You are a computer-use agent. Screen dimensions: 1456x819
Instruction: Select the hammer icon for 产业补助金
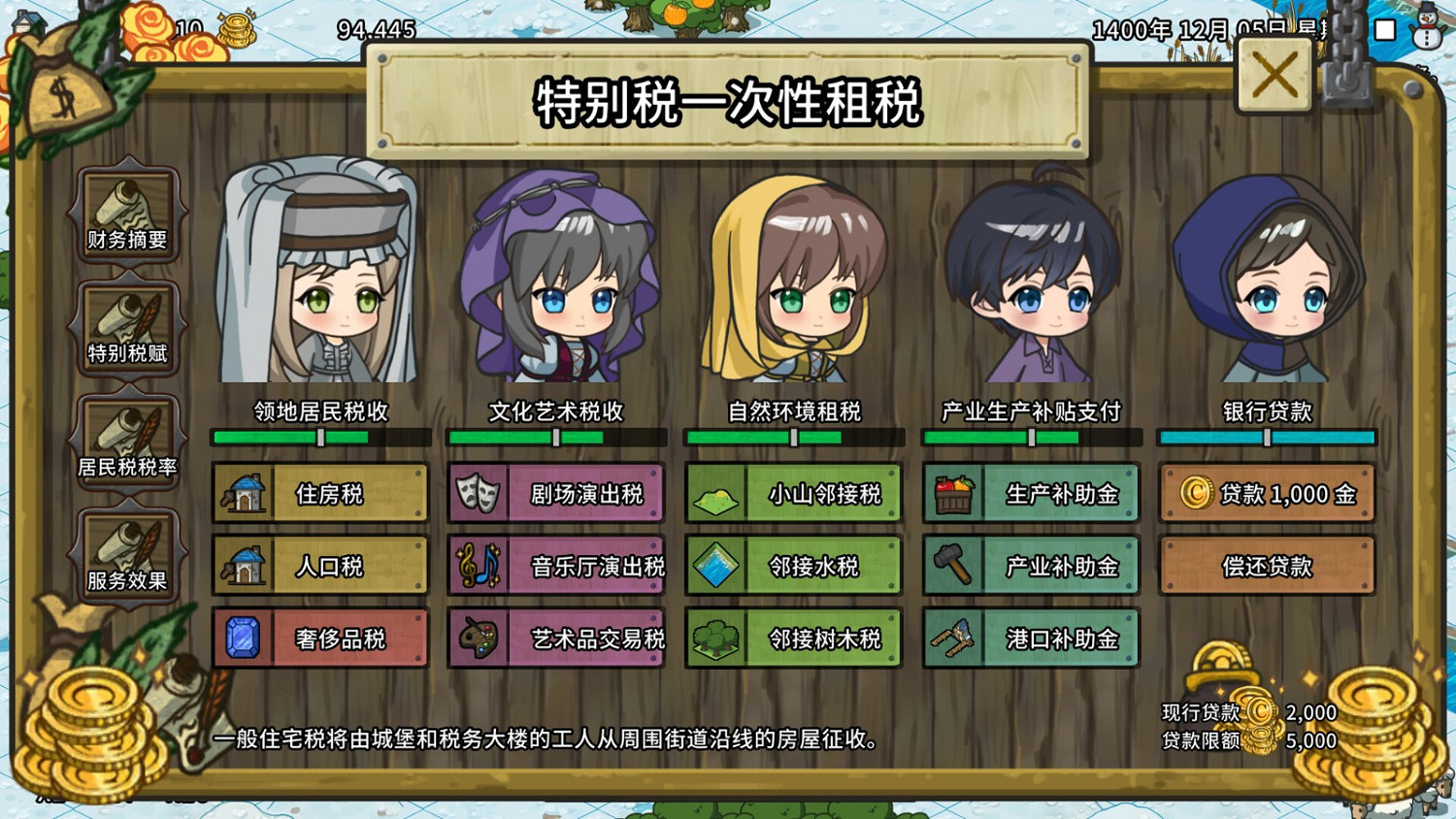[953, 565]
